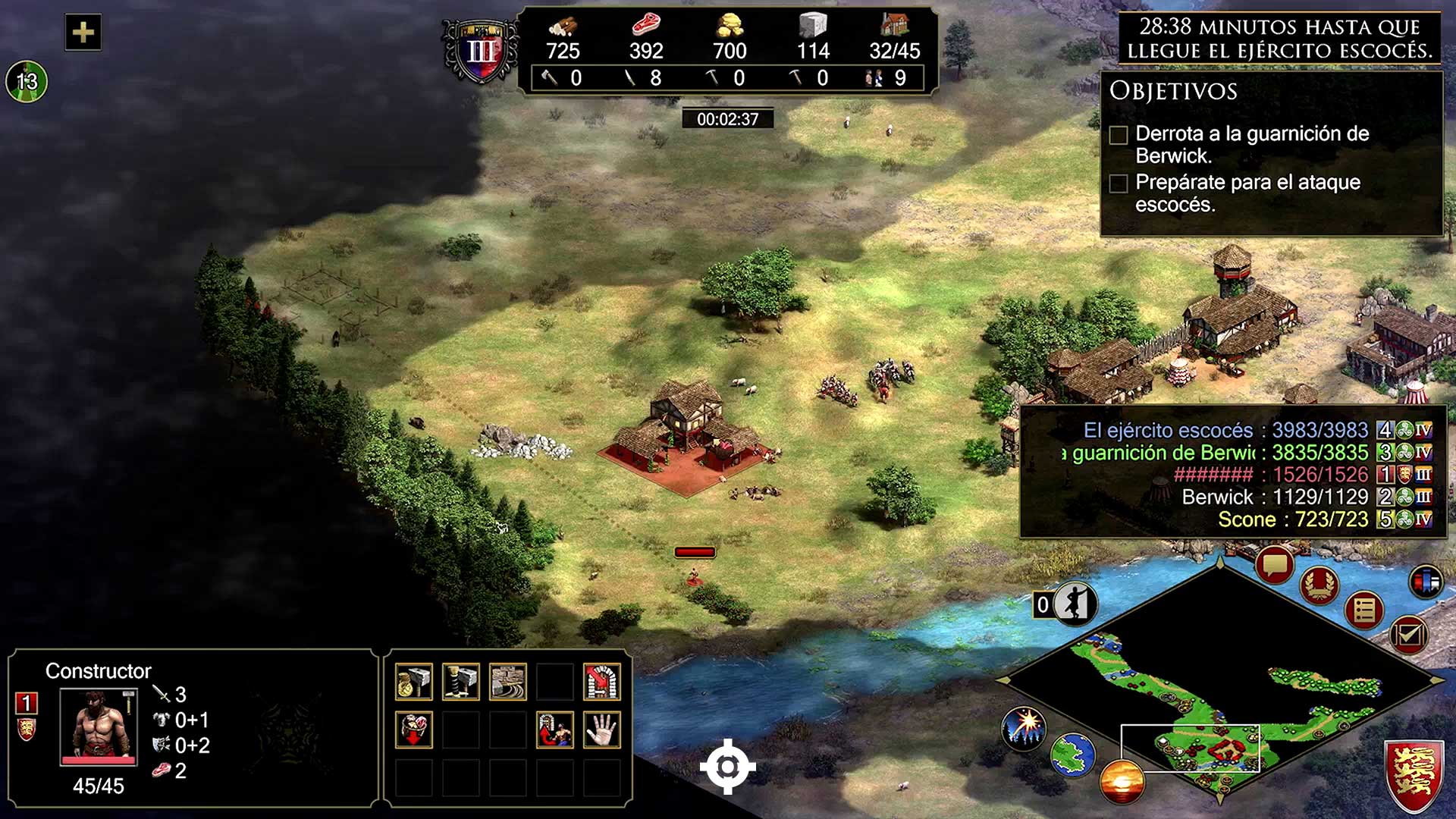Click the idle villager button
The width and height of the screenshot is (1456, 819).
click(x=1074, y=604)
